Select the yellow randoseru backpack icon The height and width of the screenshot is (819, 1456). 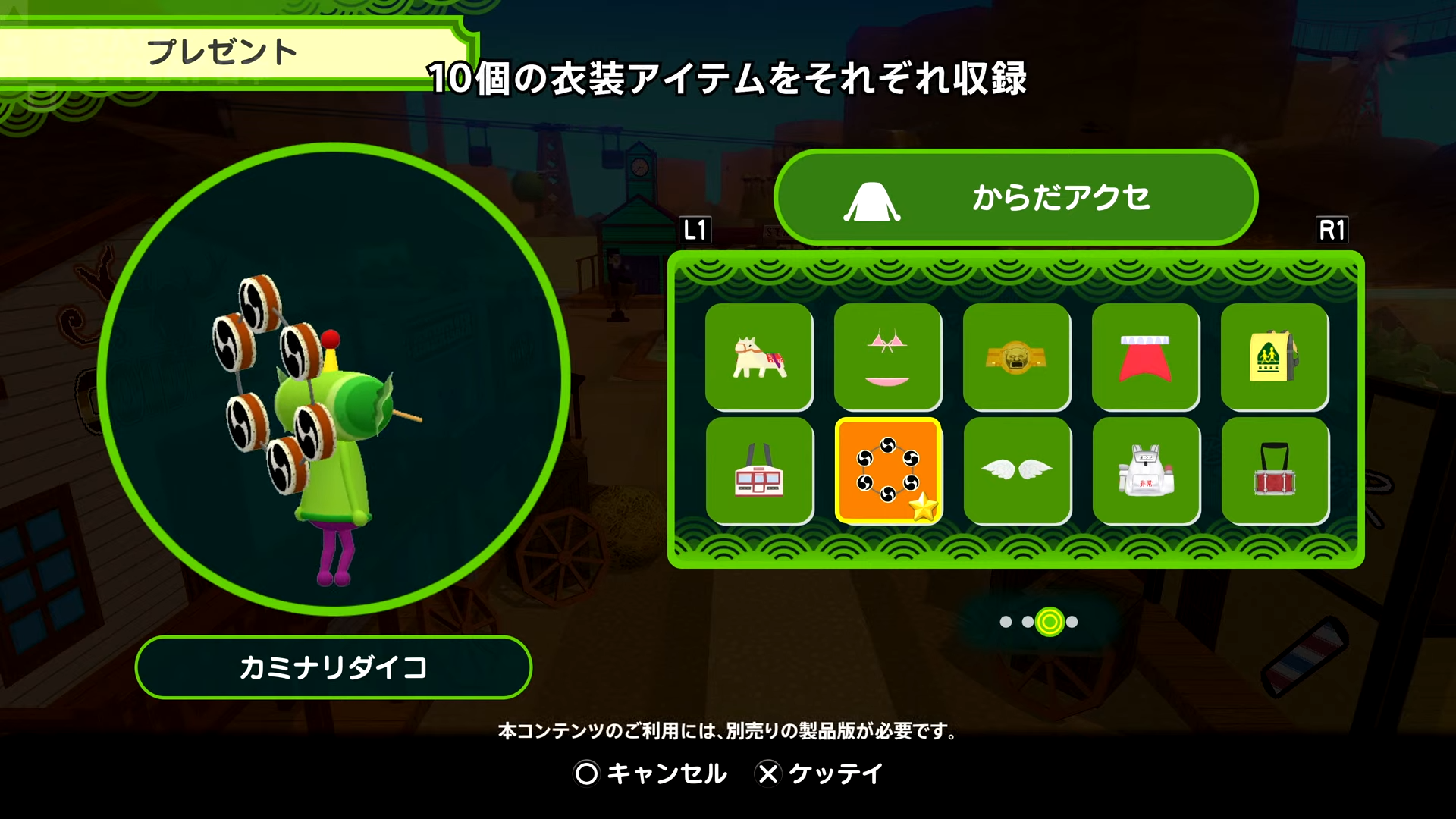tap(1276, 358)
